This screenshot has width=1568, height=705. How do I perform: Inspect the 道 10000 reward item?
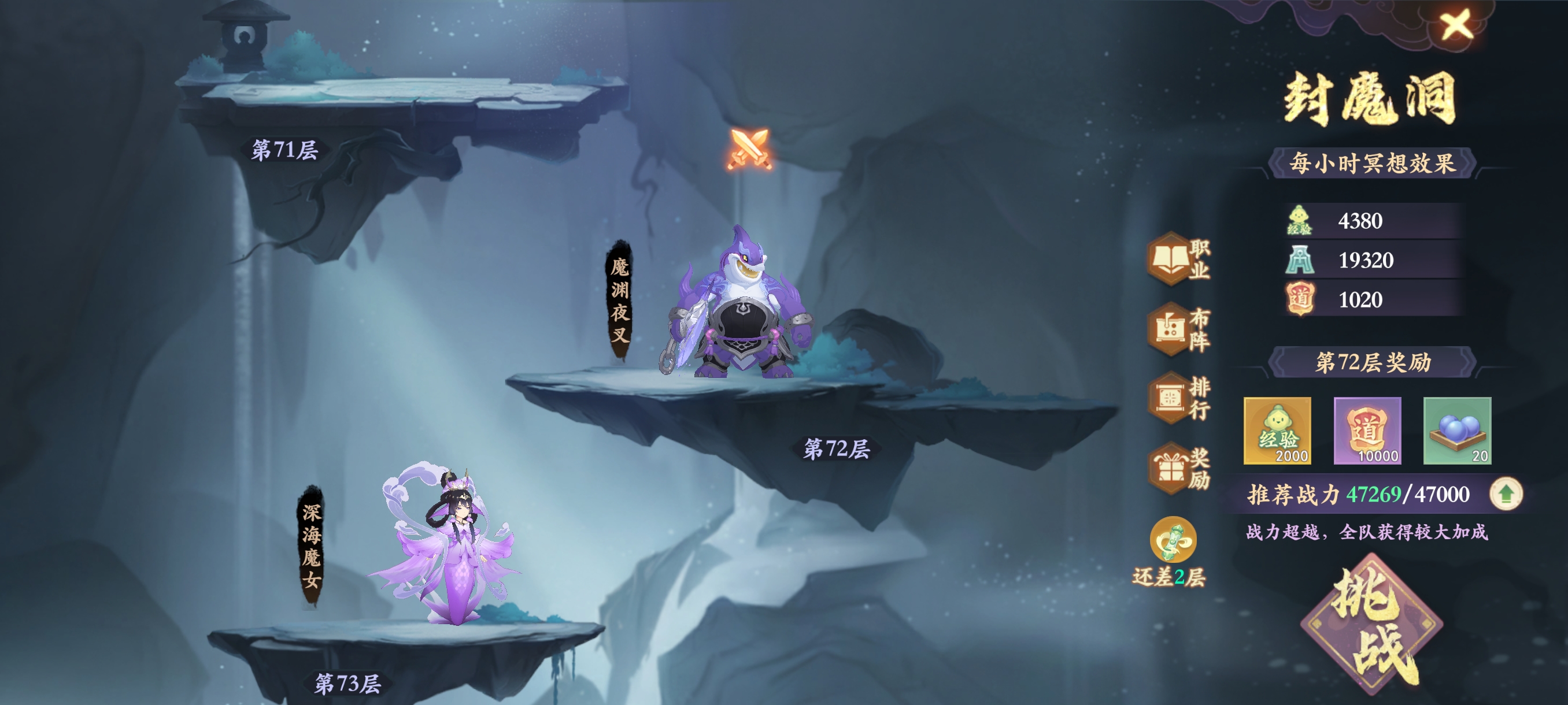pyautogui.click(x=1367, y=431)
